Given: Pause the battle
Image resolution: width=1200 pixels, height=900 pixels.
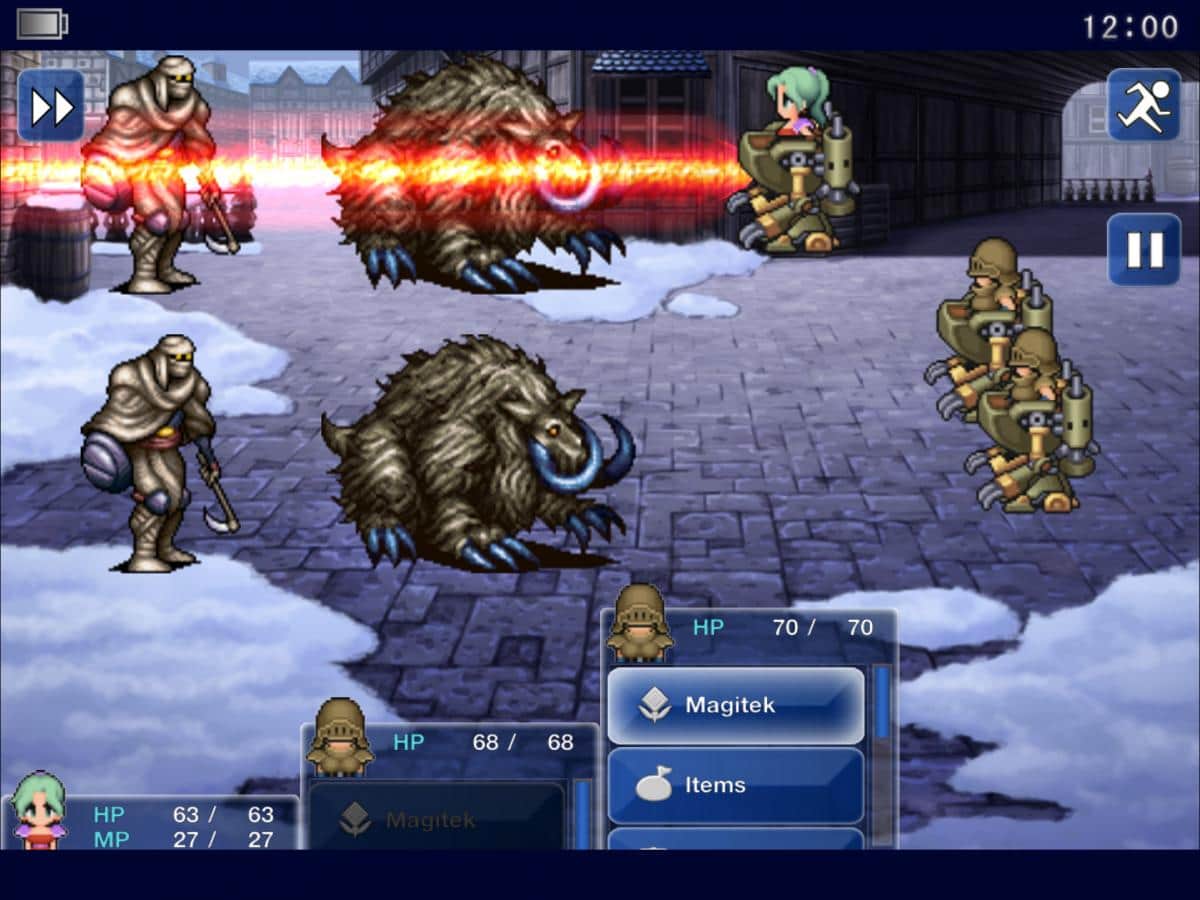Looking at the screenshot, I should [x=1144, y=250].
